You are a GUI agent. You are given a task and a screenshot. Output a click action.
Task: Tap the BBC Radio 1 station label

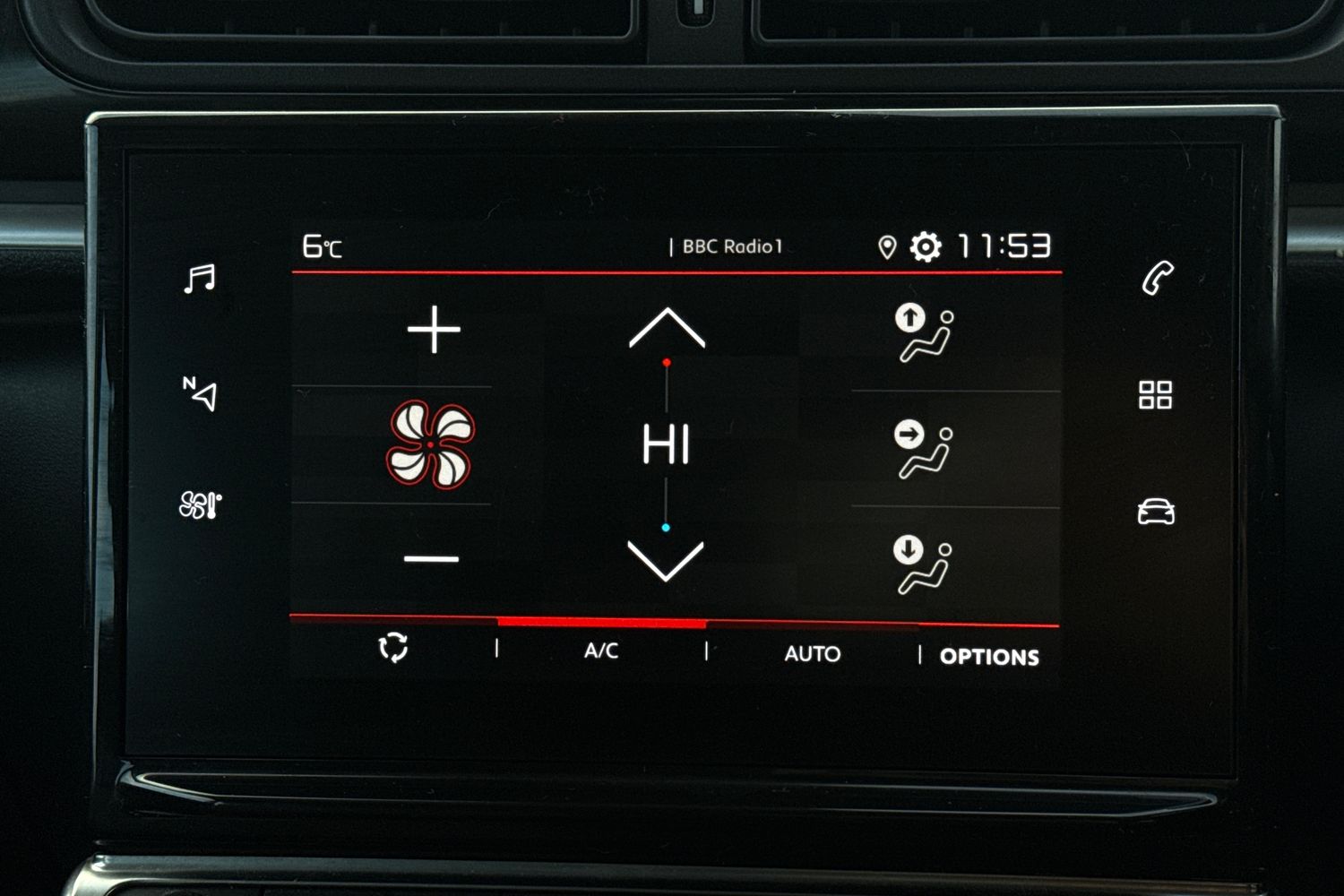[x=732, y=246]
